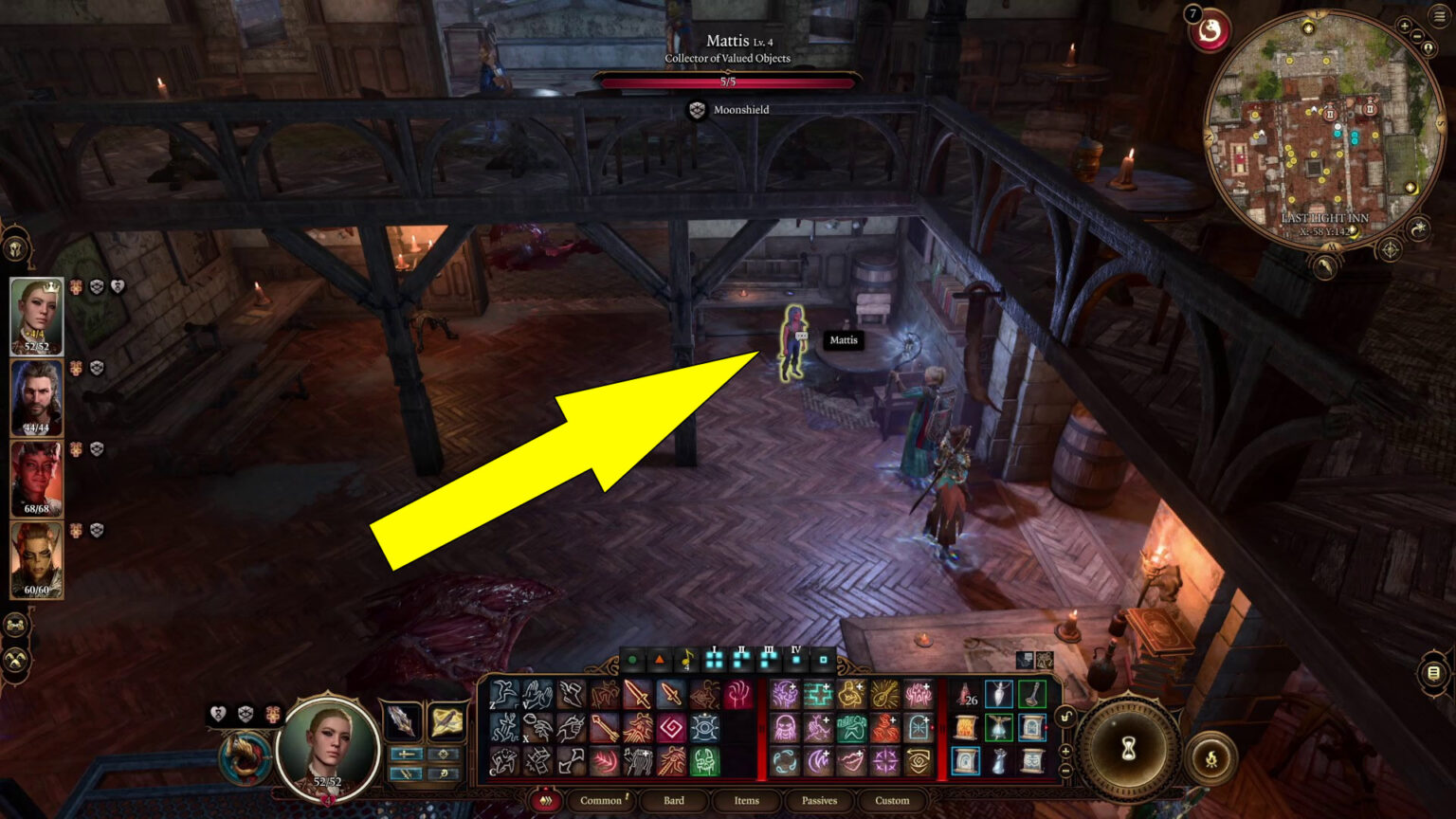The height and width of the screenshot is (819, 1456).
Task: Switch to the Passives hotbar tab
Action: (x=819, y=801)
